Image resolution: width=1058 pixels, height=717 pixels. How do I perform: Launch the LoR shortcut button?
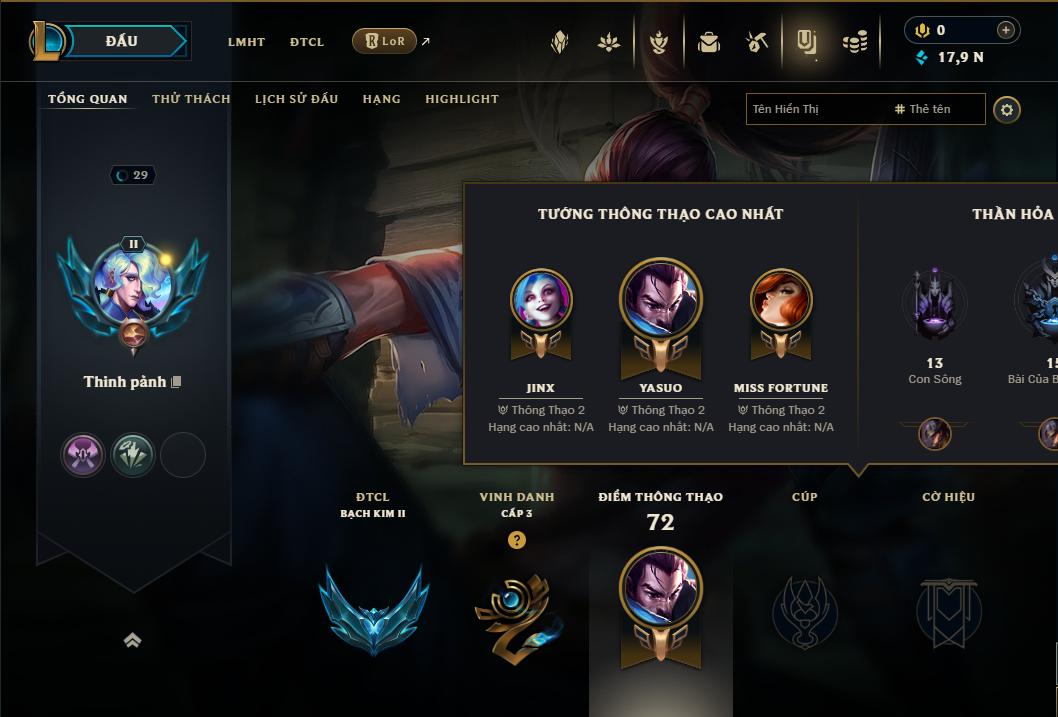click(385, 41)
